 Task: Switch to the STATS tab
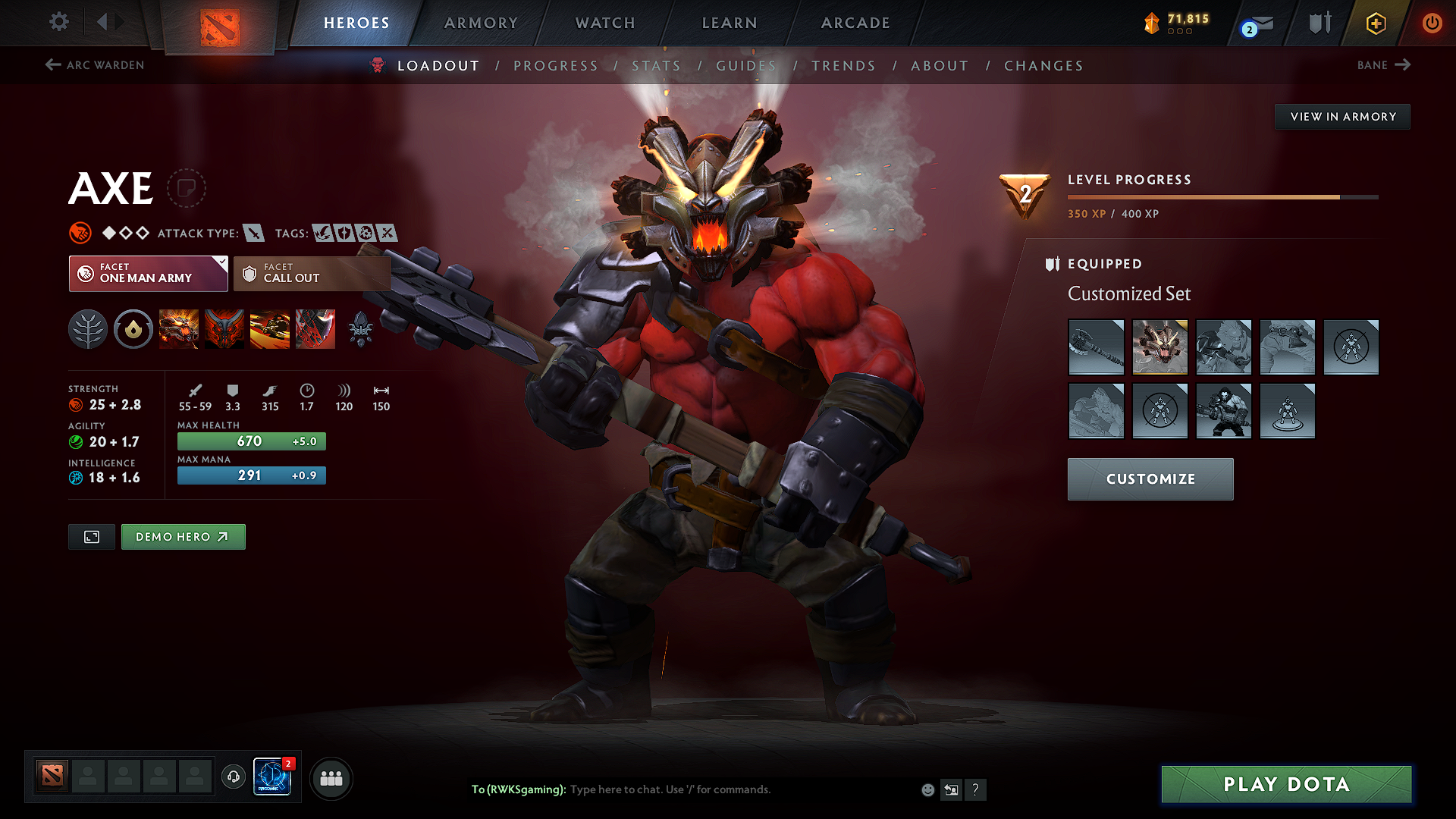[x=657, y=65]
